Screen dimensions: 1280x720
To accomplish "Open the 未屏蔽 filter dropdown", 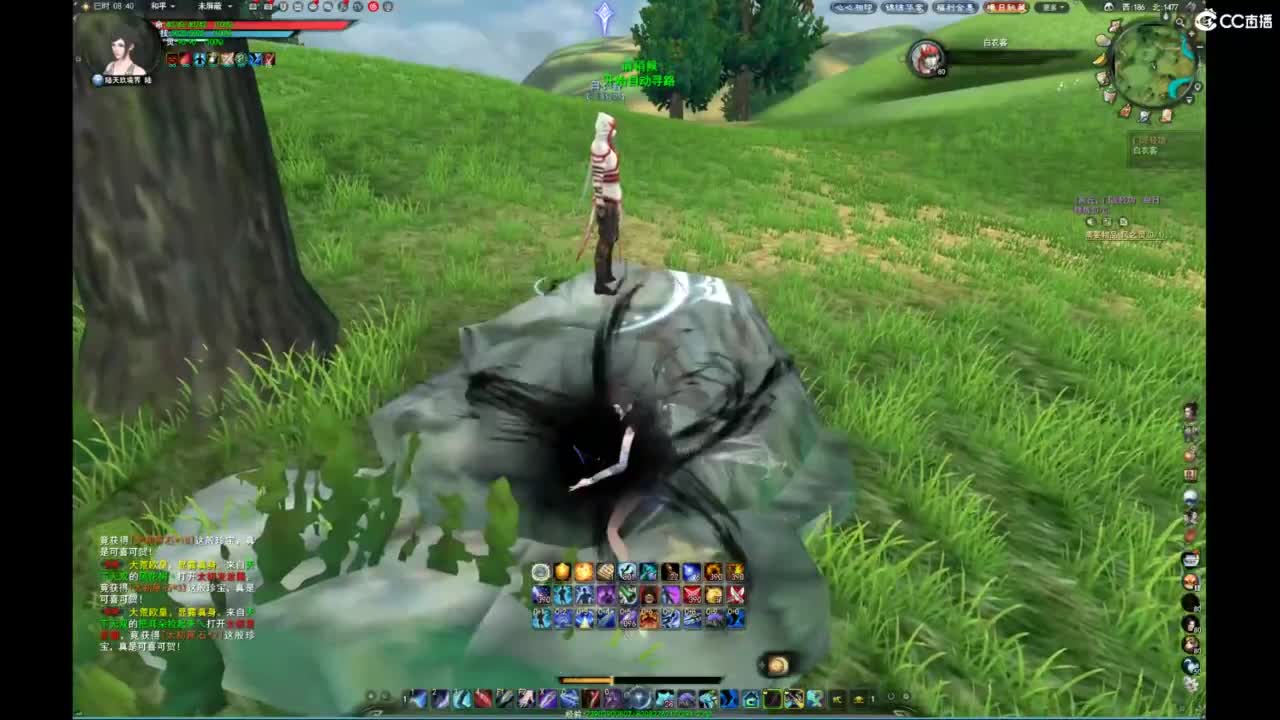I will tap(210, 6).
